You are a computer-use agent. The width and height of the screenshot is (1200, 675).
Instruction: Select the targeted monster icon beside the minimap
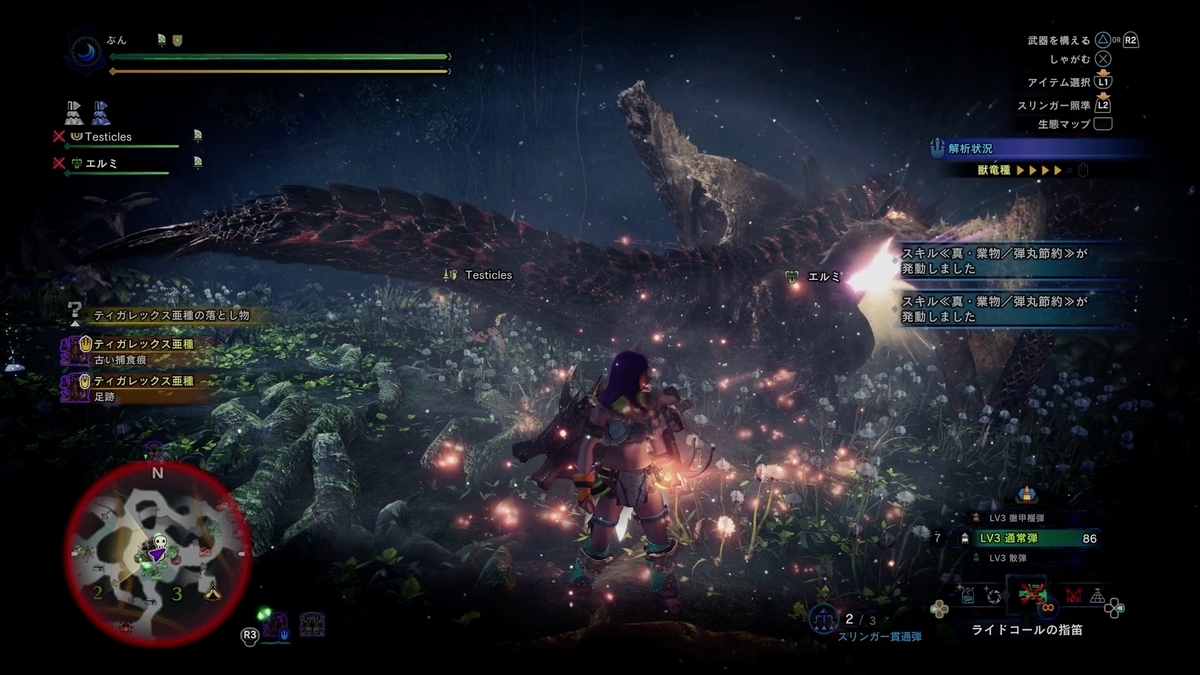tap(276, 626)
